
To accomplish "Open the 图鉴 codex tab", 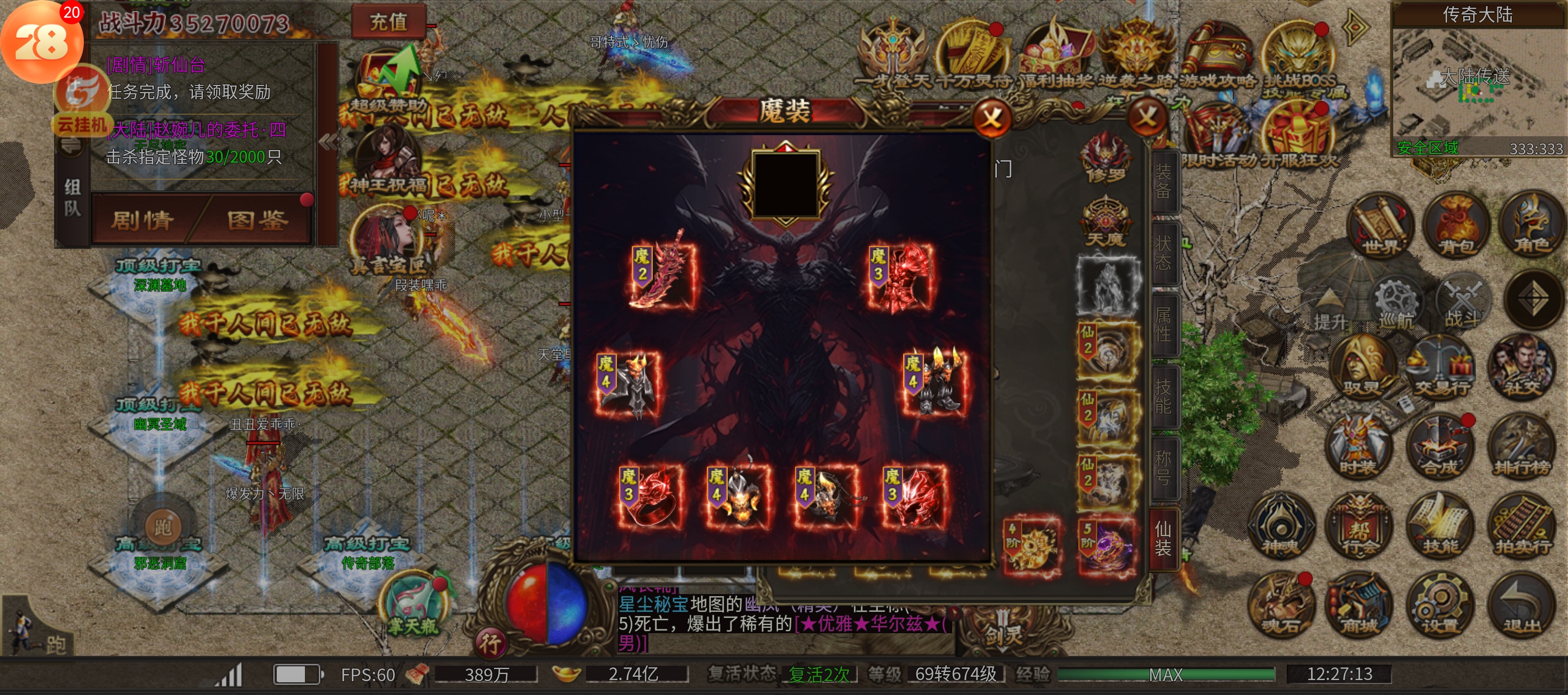I will click(x=257, y=221).
